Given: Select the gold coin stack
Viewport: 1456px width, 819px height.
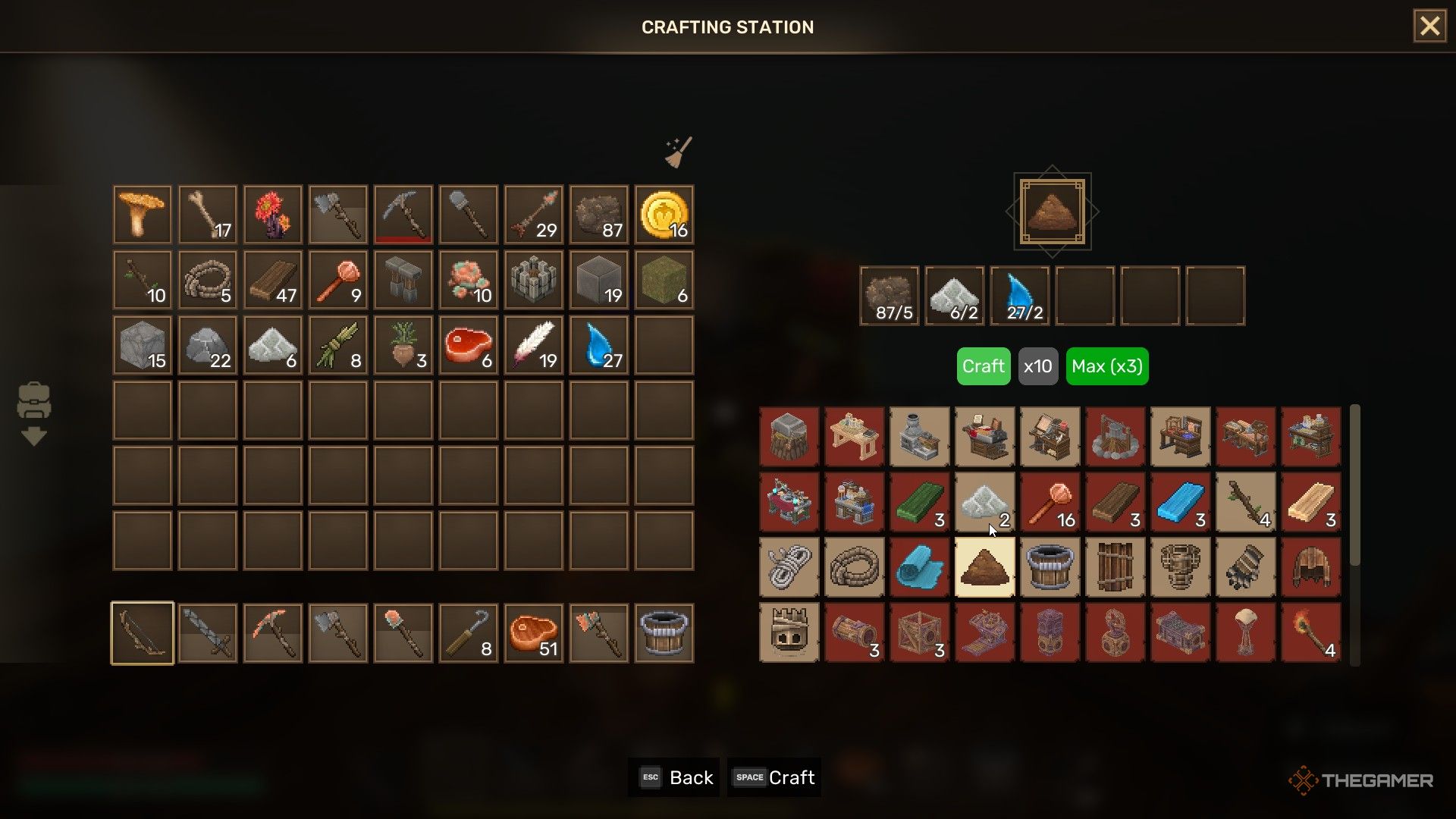Looking at the screenshot, I should pyautogui.click(x=664, y=215).
